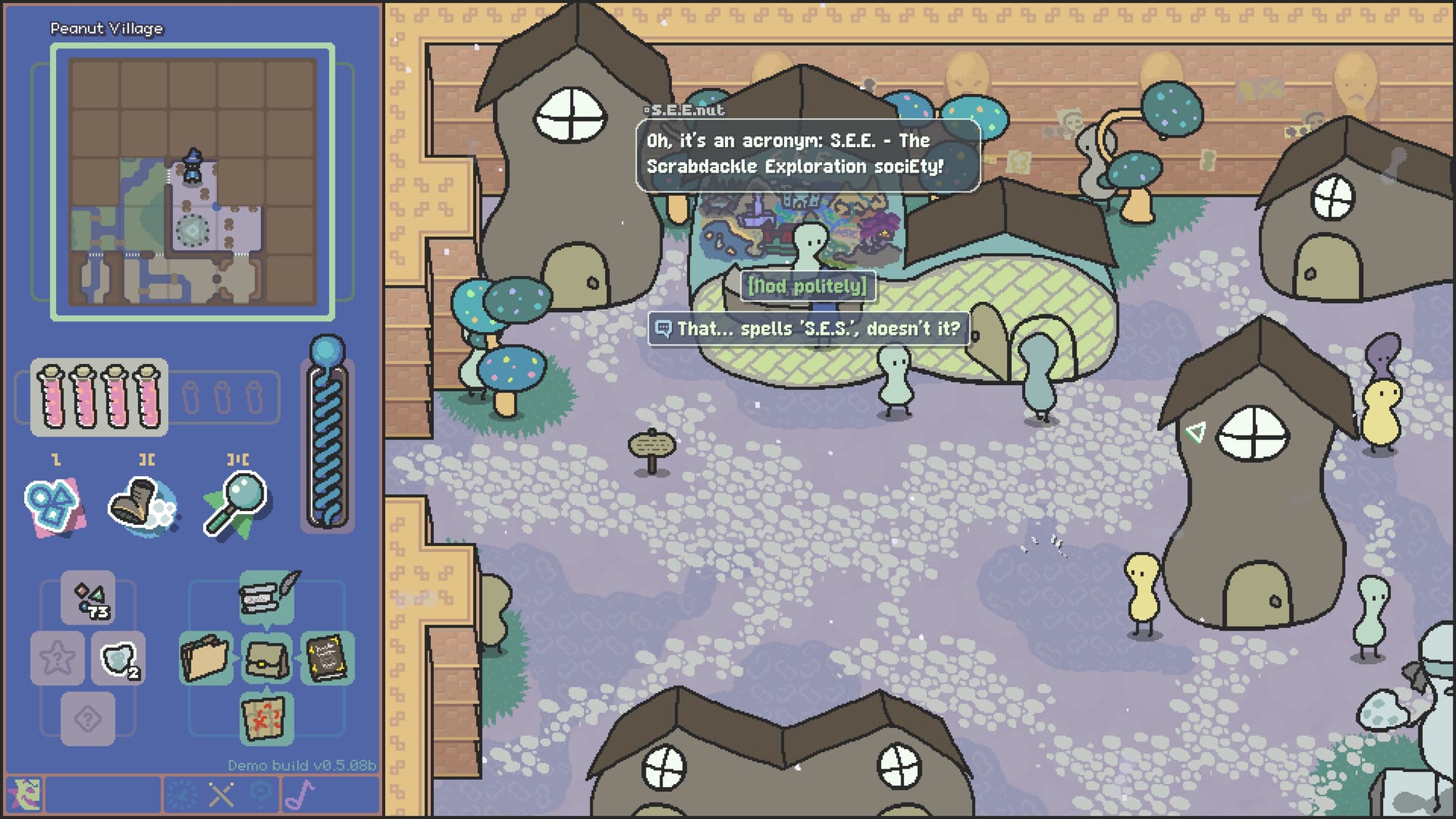Viewport: 1456px width, 819px height.
Task: Open the scroll and quill notes
Action: pos(266,597)
